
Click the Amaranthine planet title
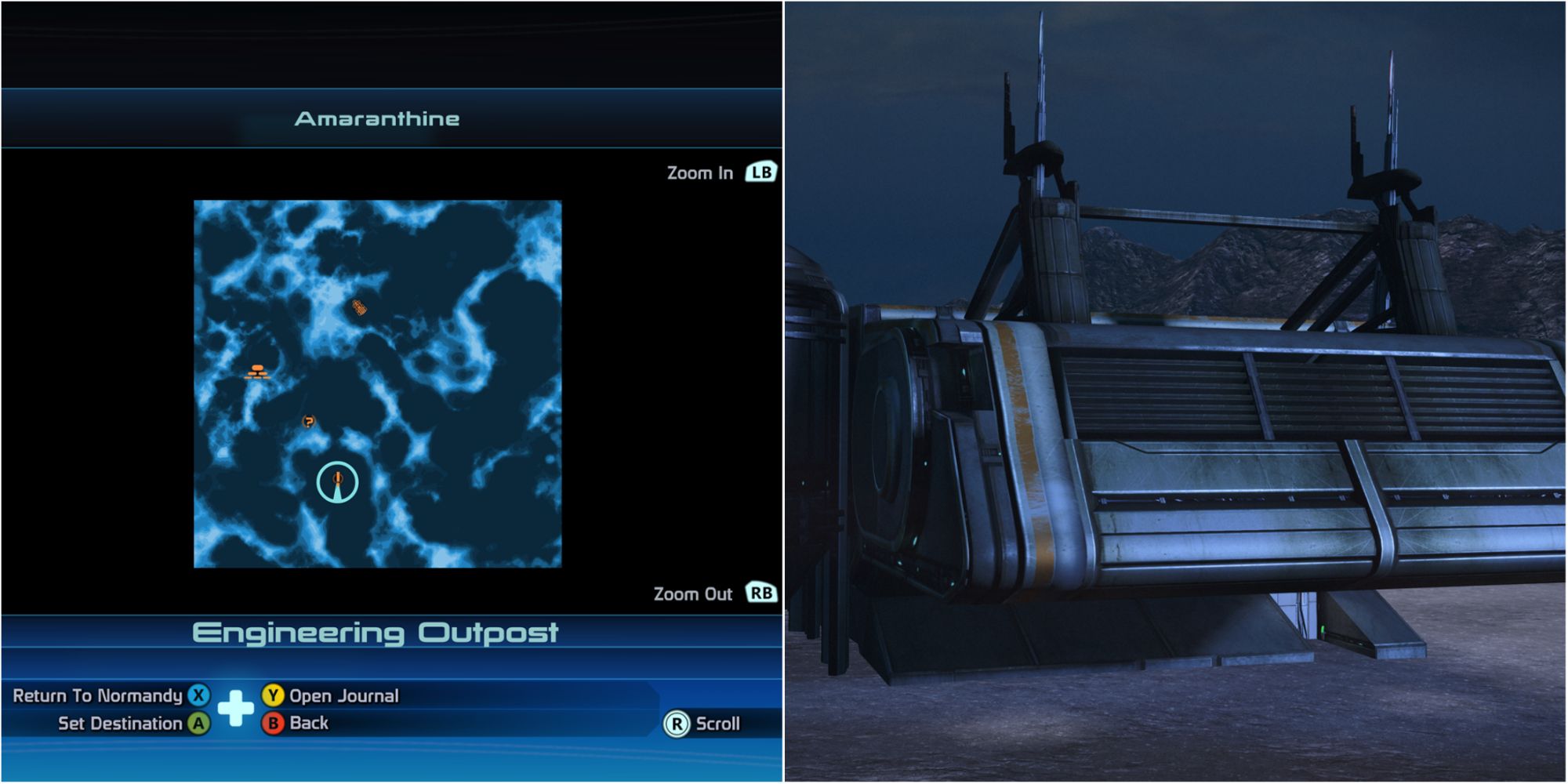coord(377,120)
